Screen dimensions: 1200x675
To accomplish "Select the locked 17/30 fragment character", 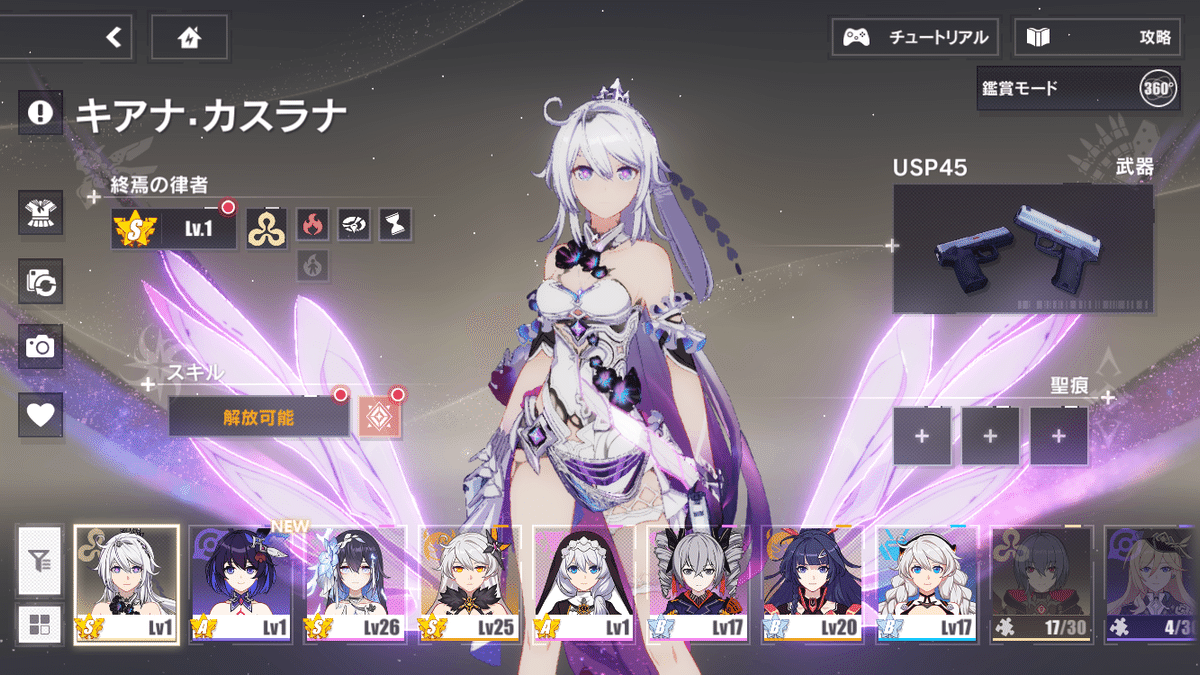I will pyautogui.click(x=1042, y=585).
